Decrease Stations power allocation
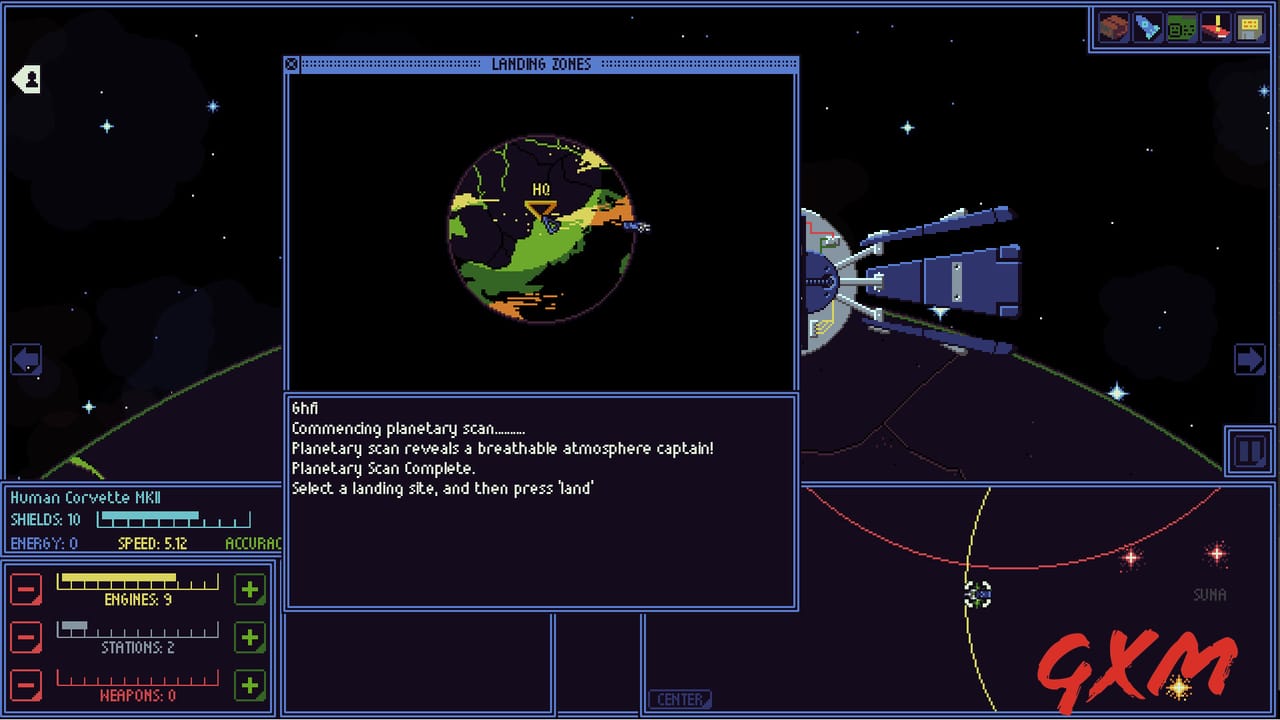The image size is (1280, 720). click(25, 637)
